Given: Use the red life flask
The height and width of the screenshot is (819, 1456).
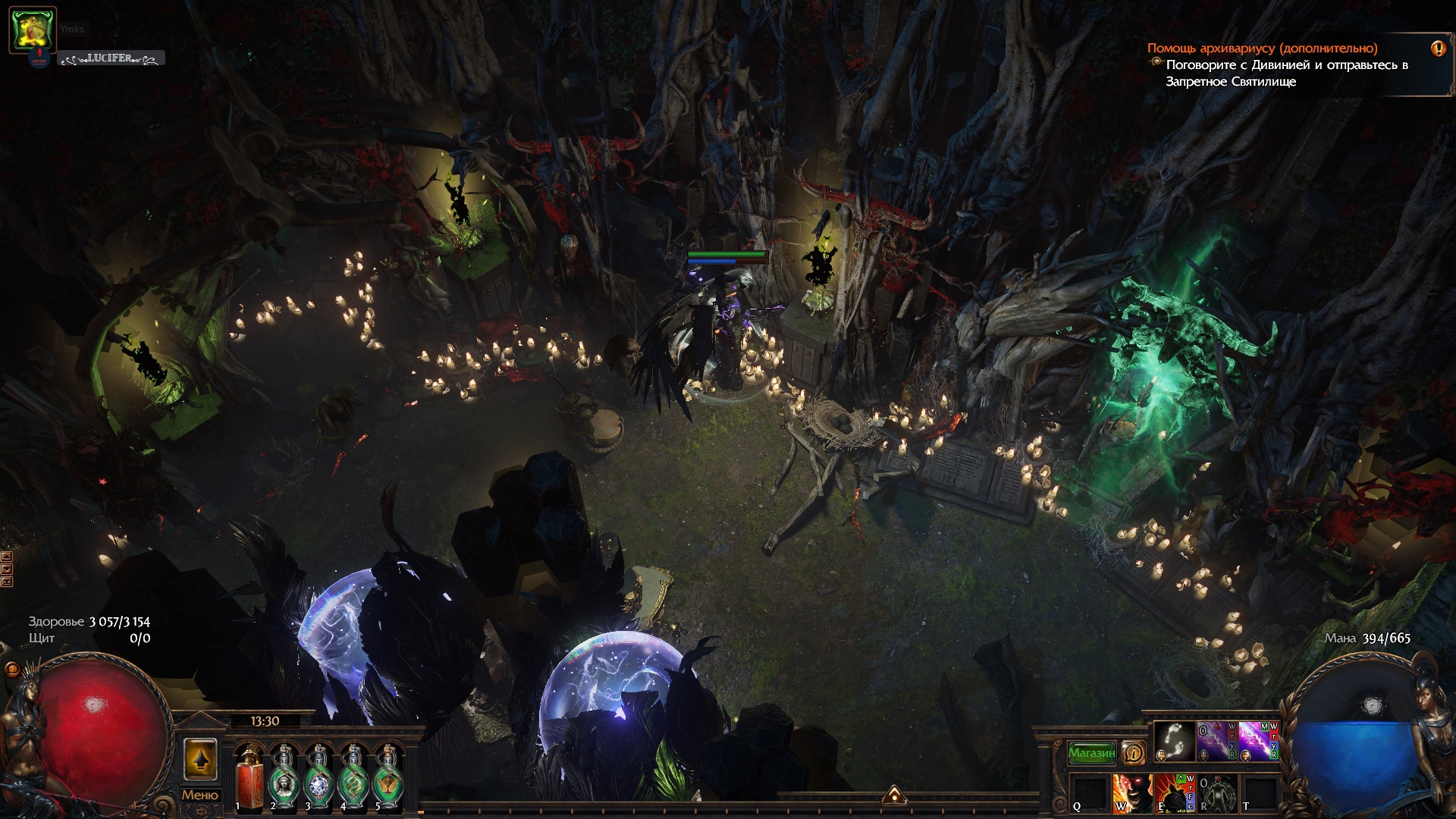Looking at the screenshot, I should click(x=247, y=777).
